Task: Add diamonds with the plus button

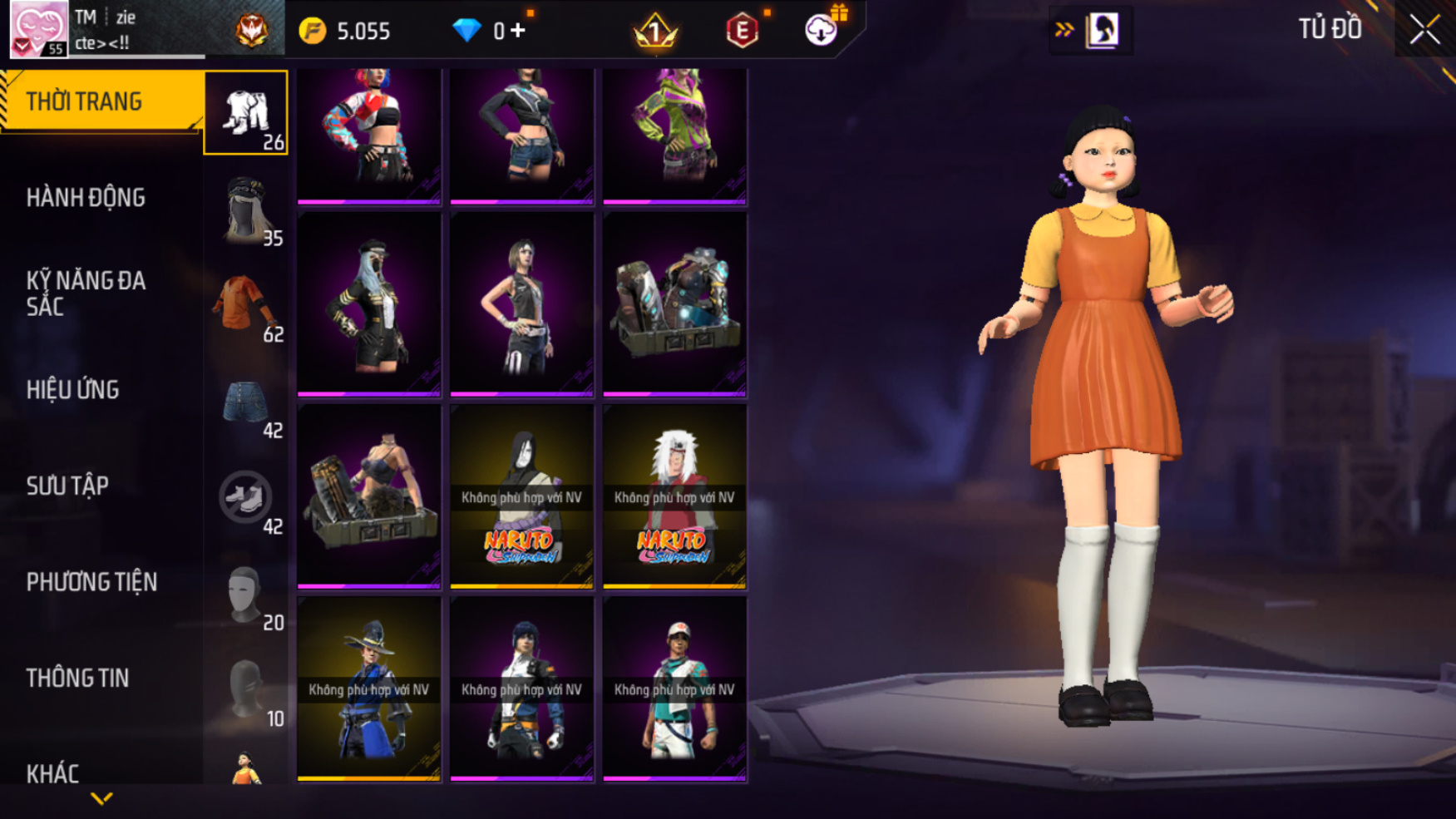Action: pyautogui.click(x=518, y=31)
